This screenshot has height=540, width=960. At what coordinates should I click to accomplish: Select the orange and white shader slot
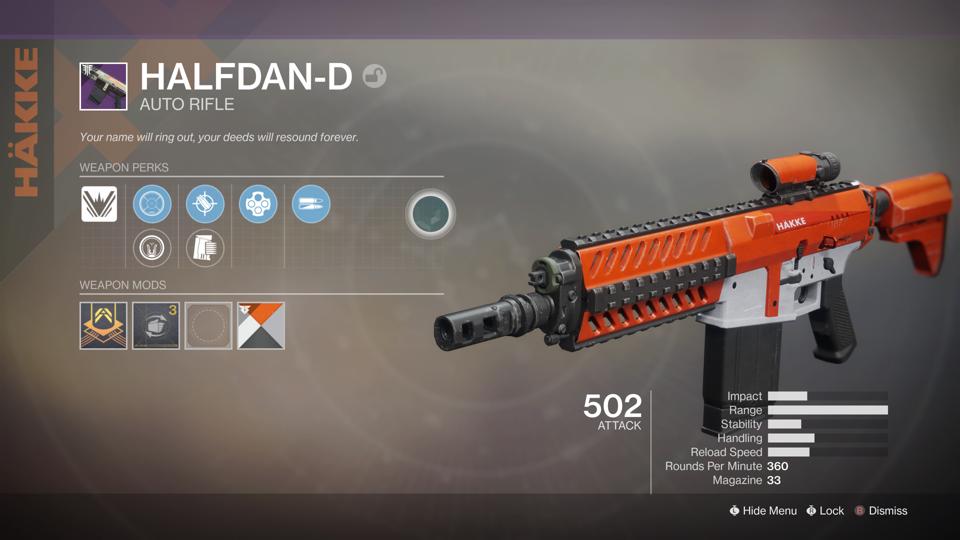pos(261,326)
